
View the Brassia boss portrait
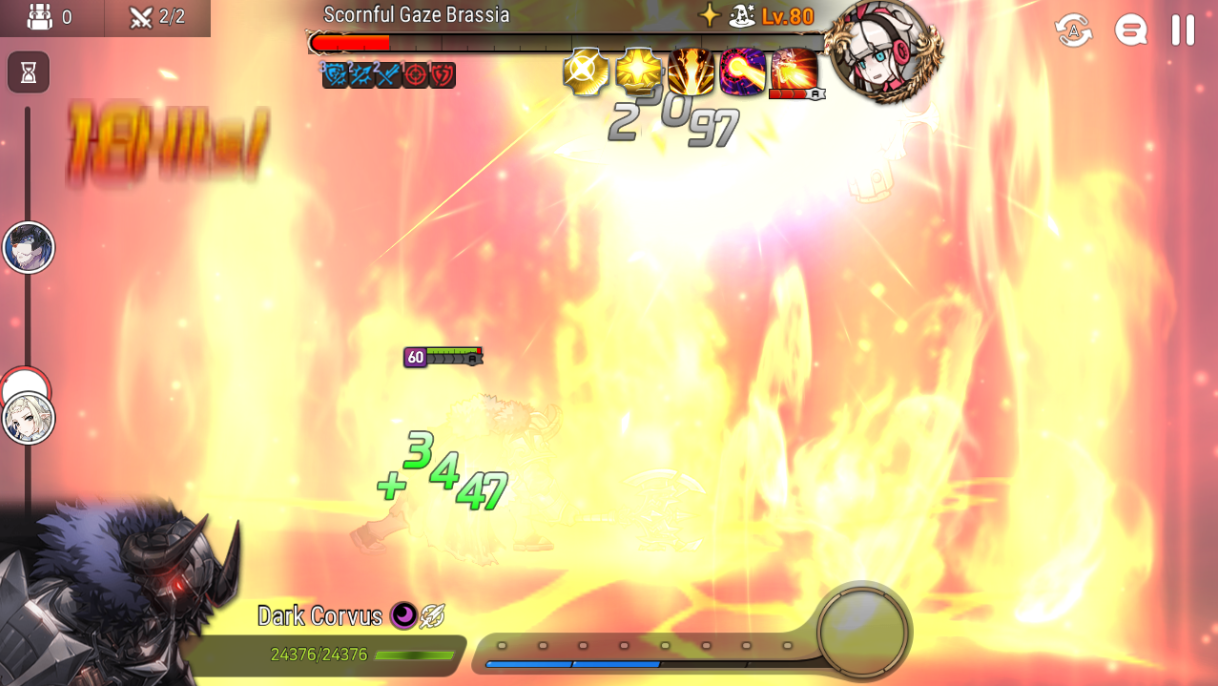point(882,48)
